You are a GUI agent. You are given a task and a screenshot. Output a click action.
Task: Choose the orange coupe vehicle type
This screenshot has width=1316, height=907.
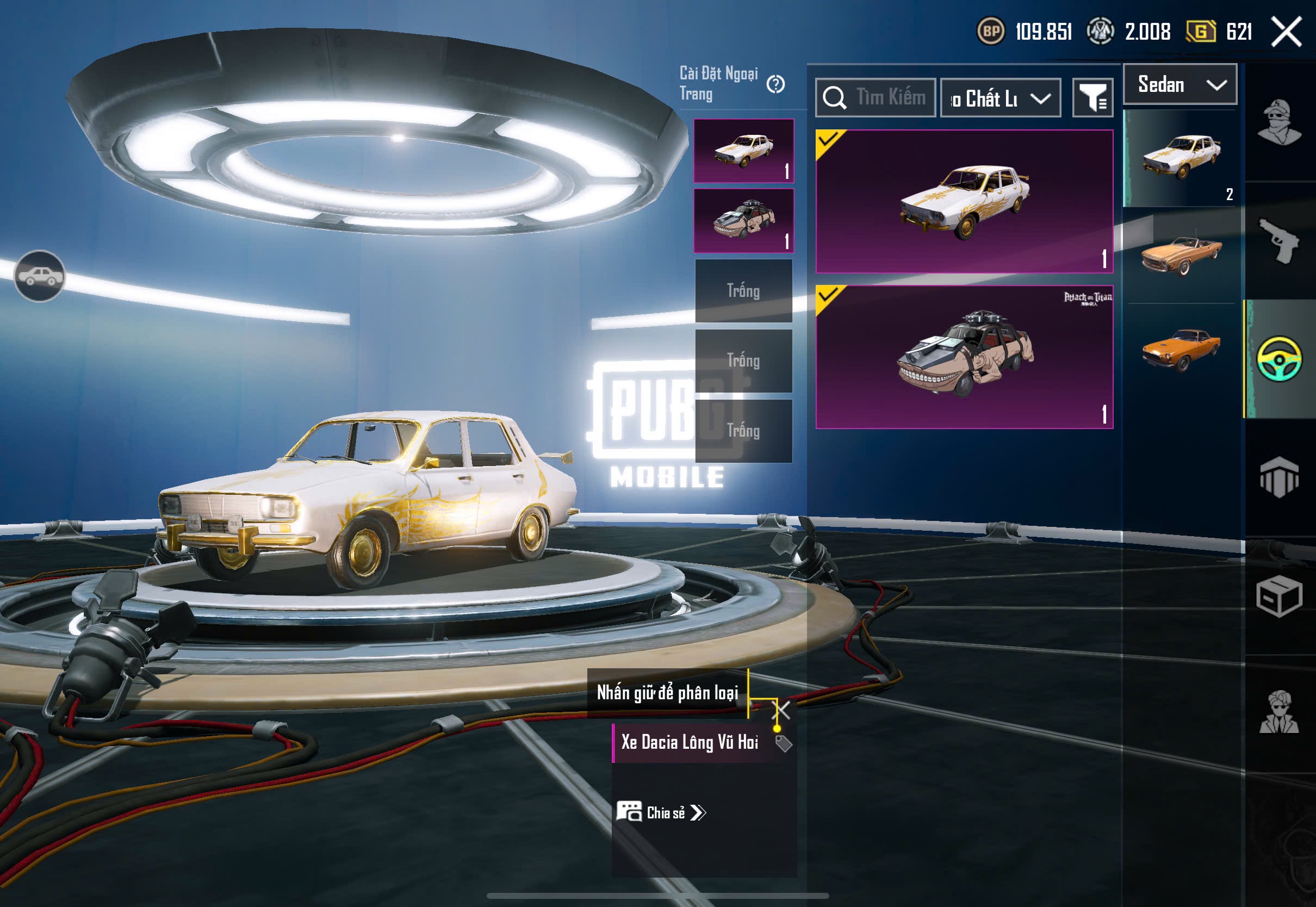point(1181,349)
